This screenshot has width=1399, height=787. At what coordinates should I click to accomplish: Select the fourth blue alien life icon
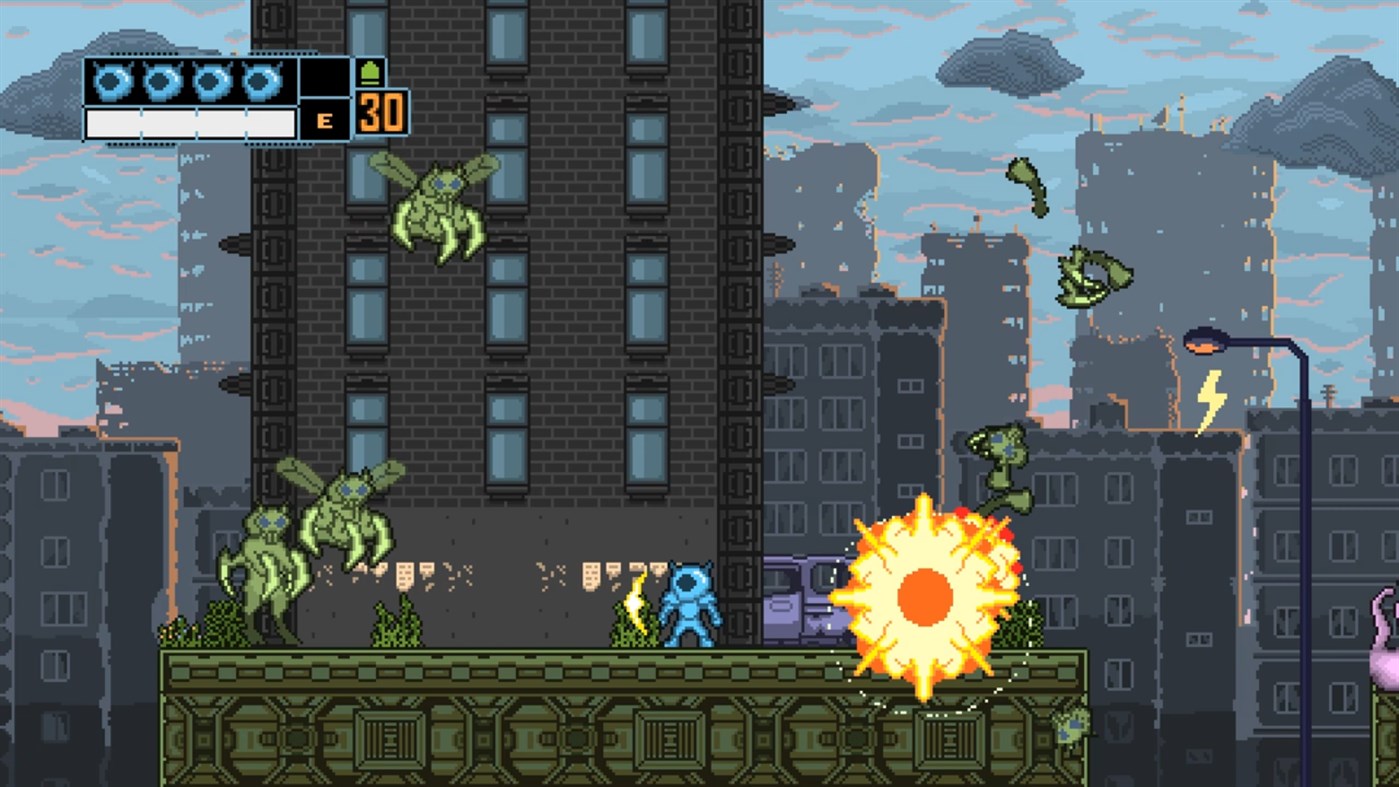tap(264, 79)
